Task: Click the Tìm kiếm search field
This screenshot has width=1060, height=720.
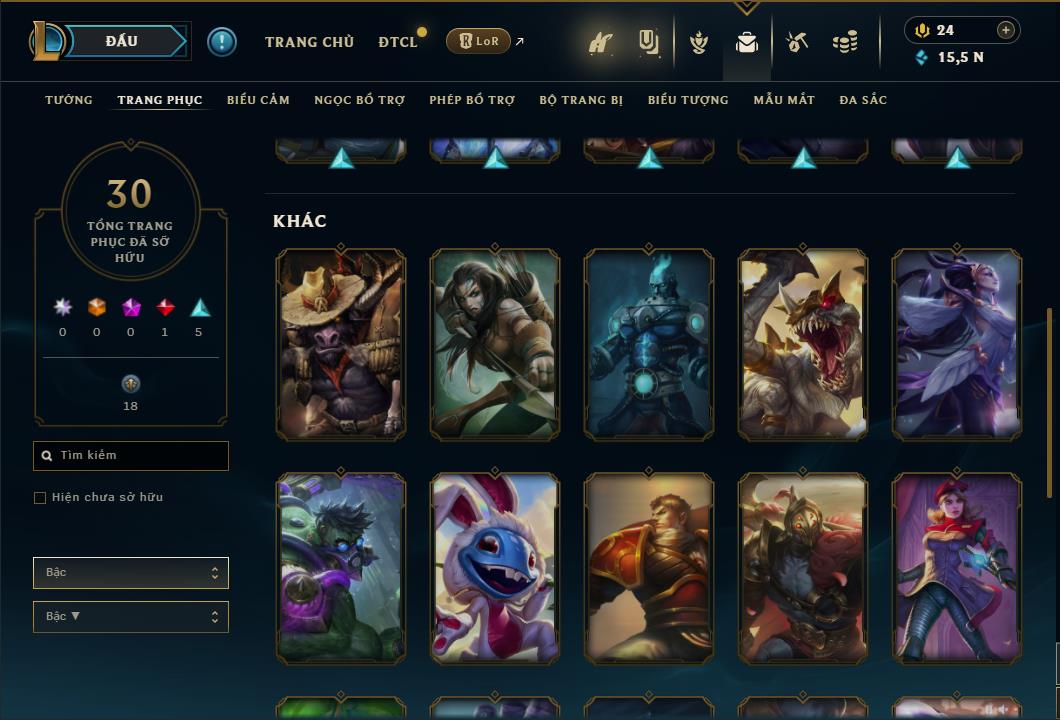Action: pos(131,456)
